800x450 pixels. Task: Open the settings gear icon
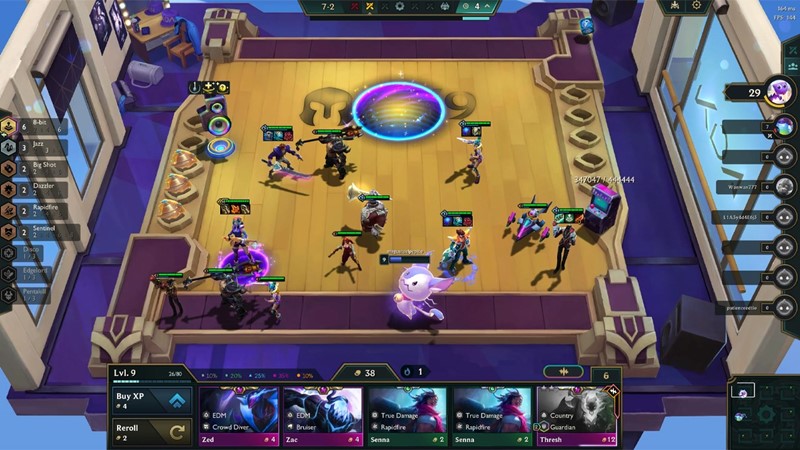point(697,6)
